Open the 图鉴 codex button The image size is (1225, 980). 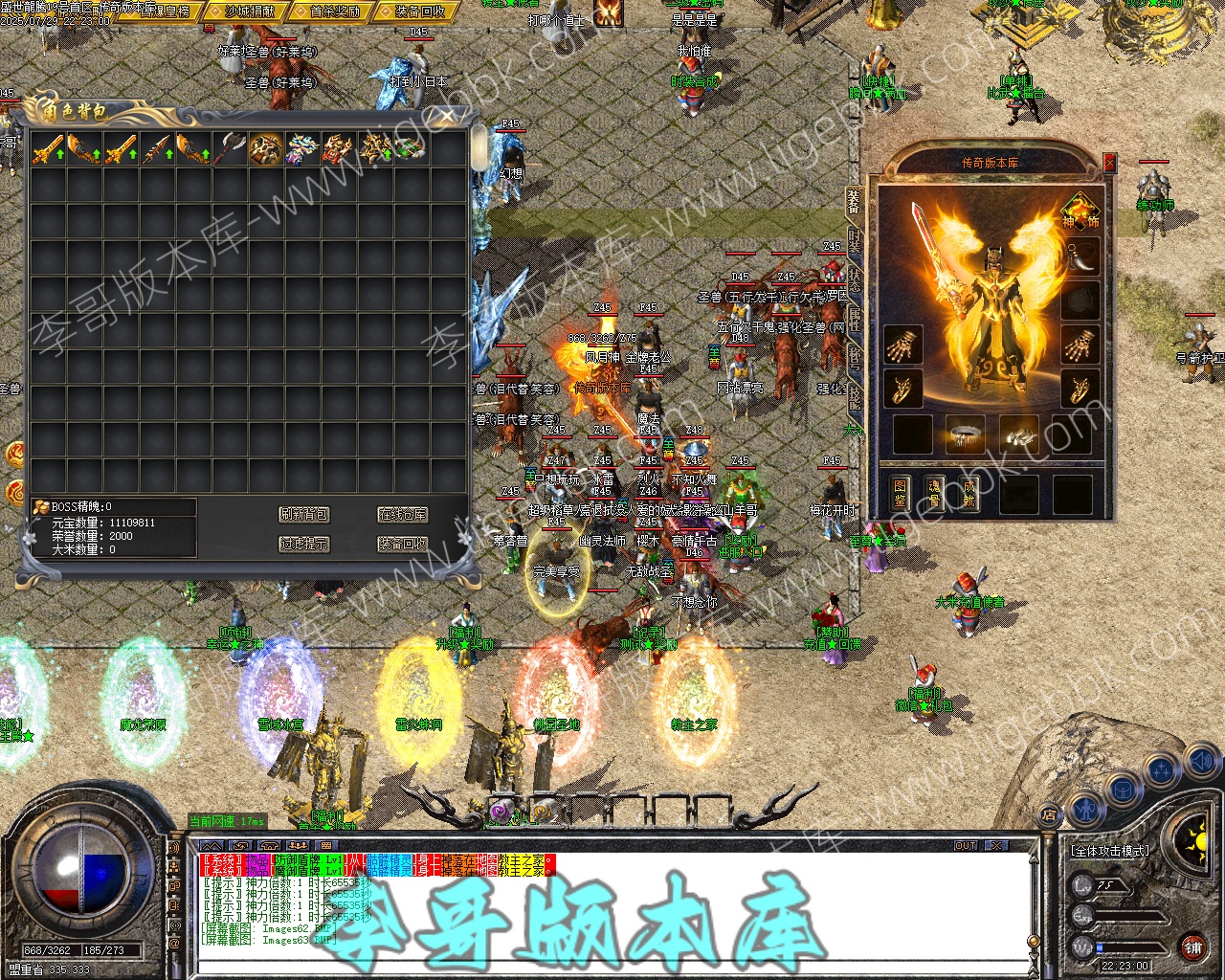(x=900, y=493)
